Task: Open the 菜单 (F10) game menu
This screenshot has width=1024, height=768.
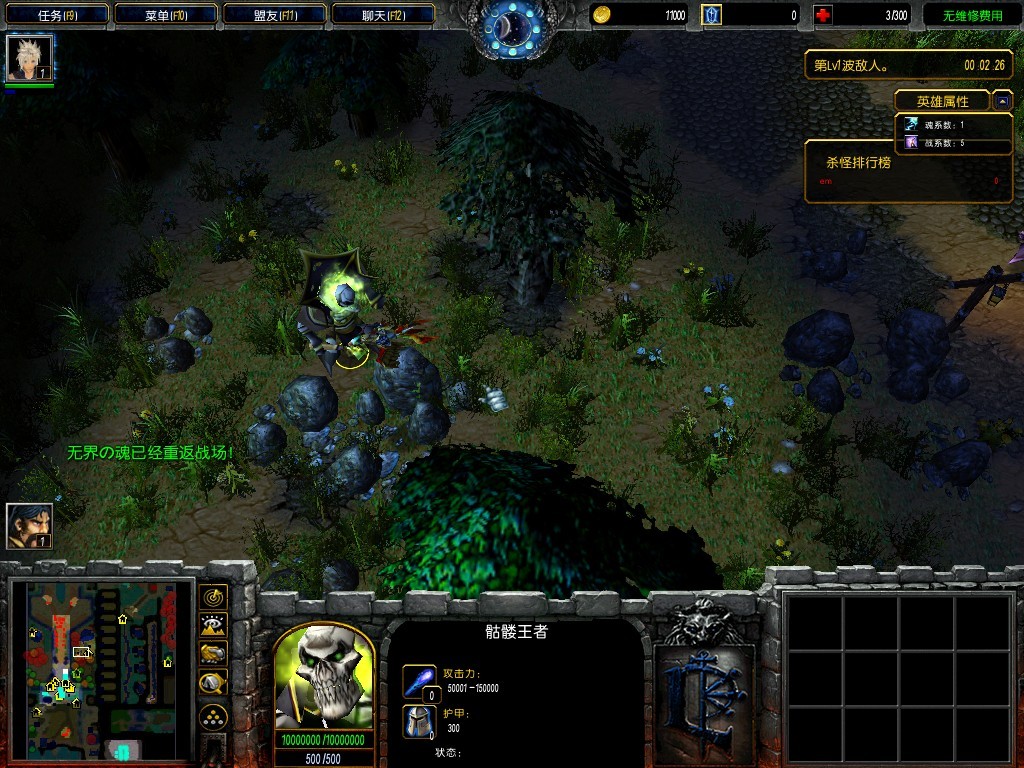Action: (x=166, y=15)
